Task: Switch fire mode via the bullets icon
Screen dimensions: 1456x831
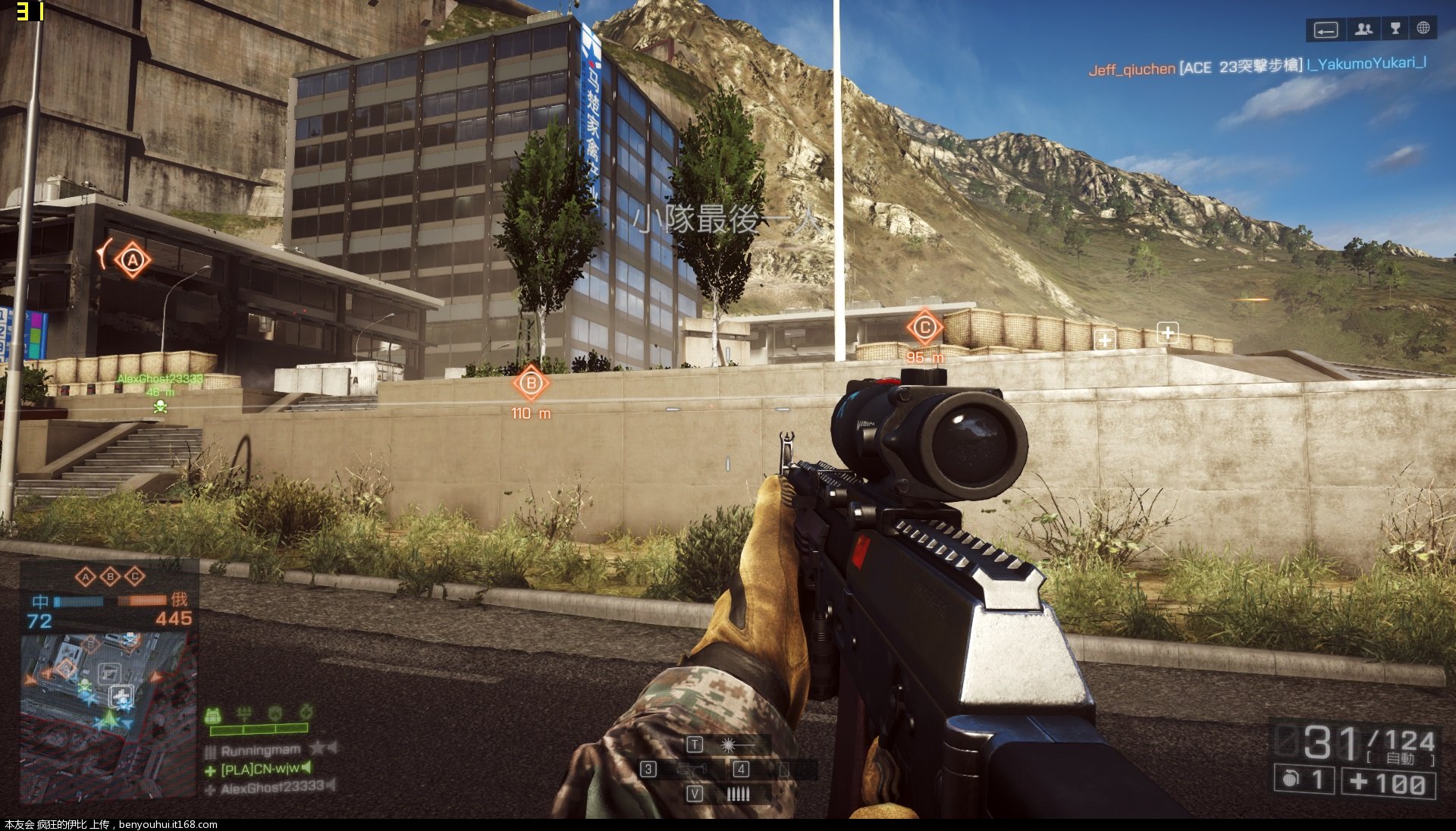Action: [736, 794]
